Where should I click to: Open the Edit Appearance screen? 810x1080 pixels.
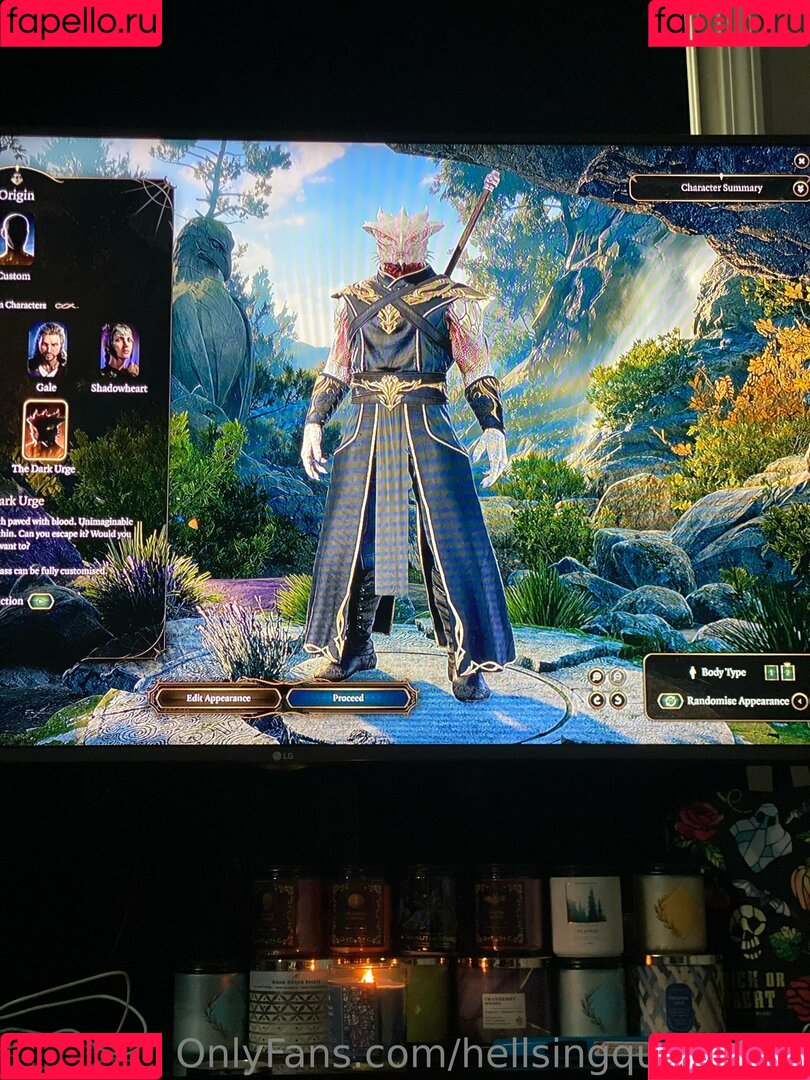(218, 697)
